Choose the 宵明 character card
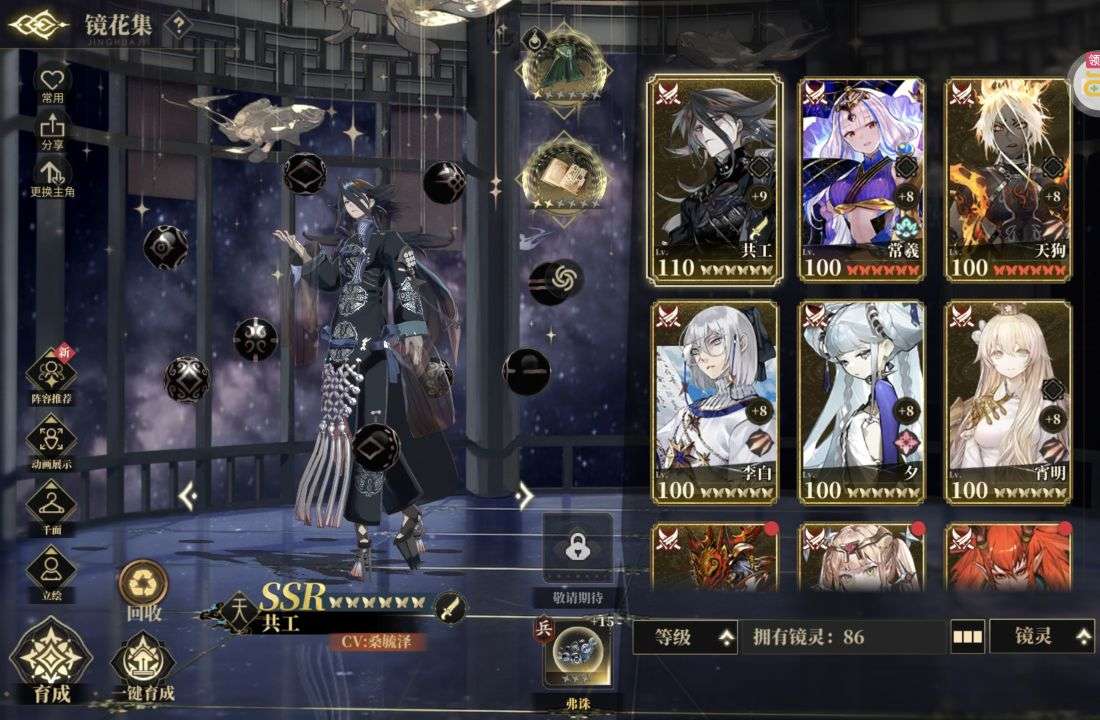 pyautogui.click(x=1008, y=402)
